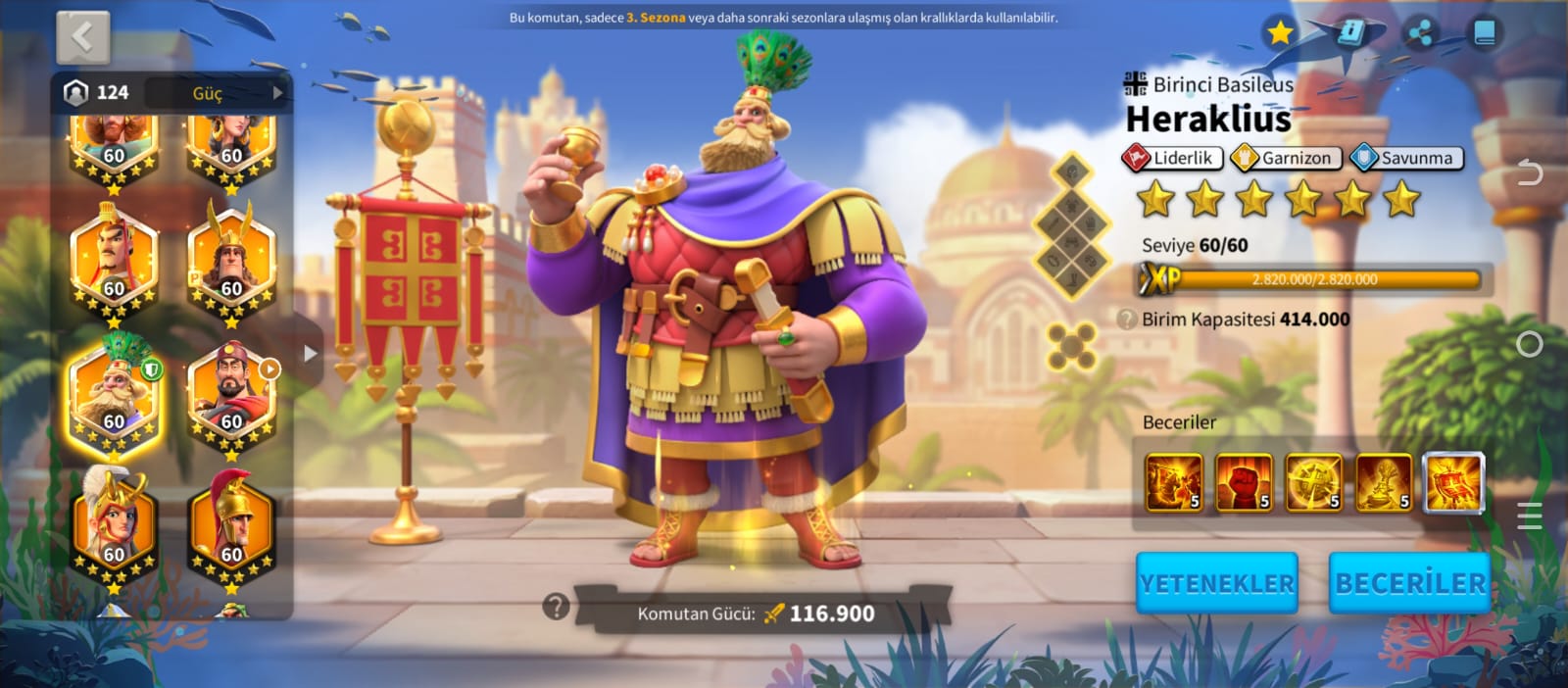Select the Liderlik specialty tag
This screenshot has width=1568, height=688.
click(x=1172, y=158)
